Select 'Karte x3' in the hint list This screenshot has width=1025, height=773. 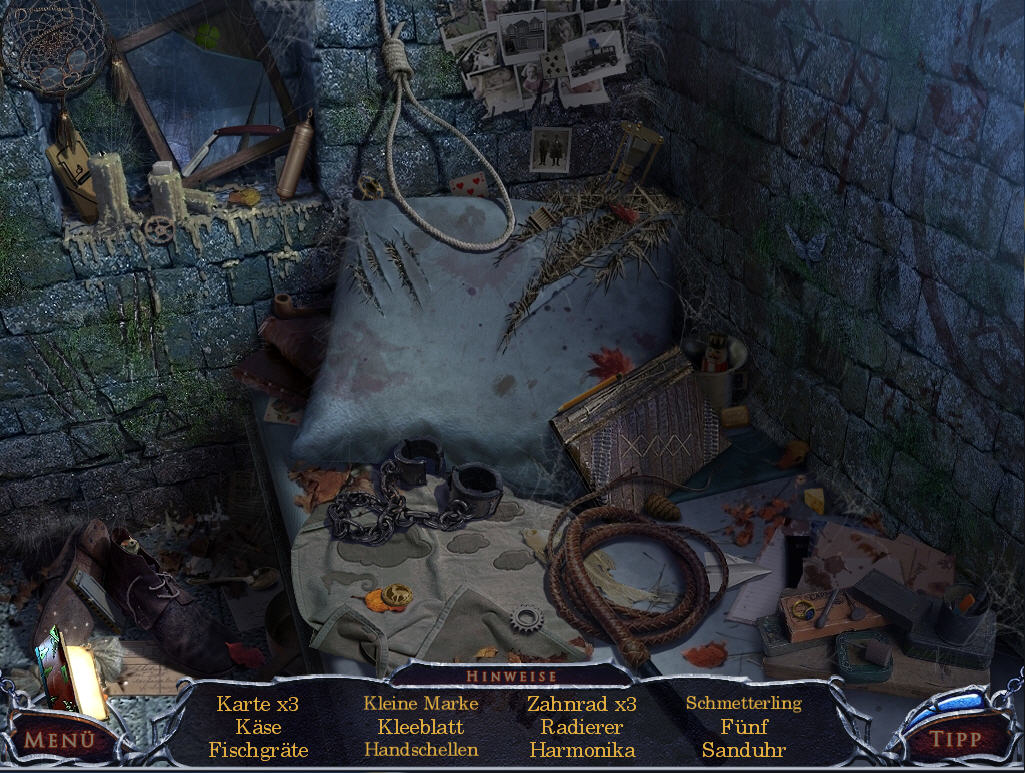coord(258,704)
